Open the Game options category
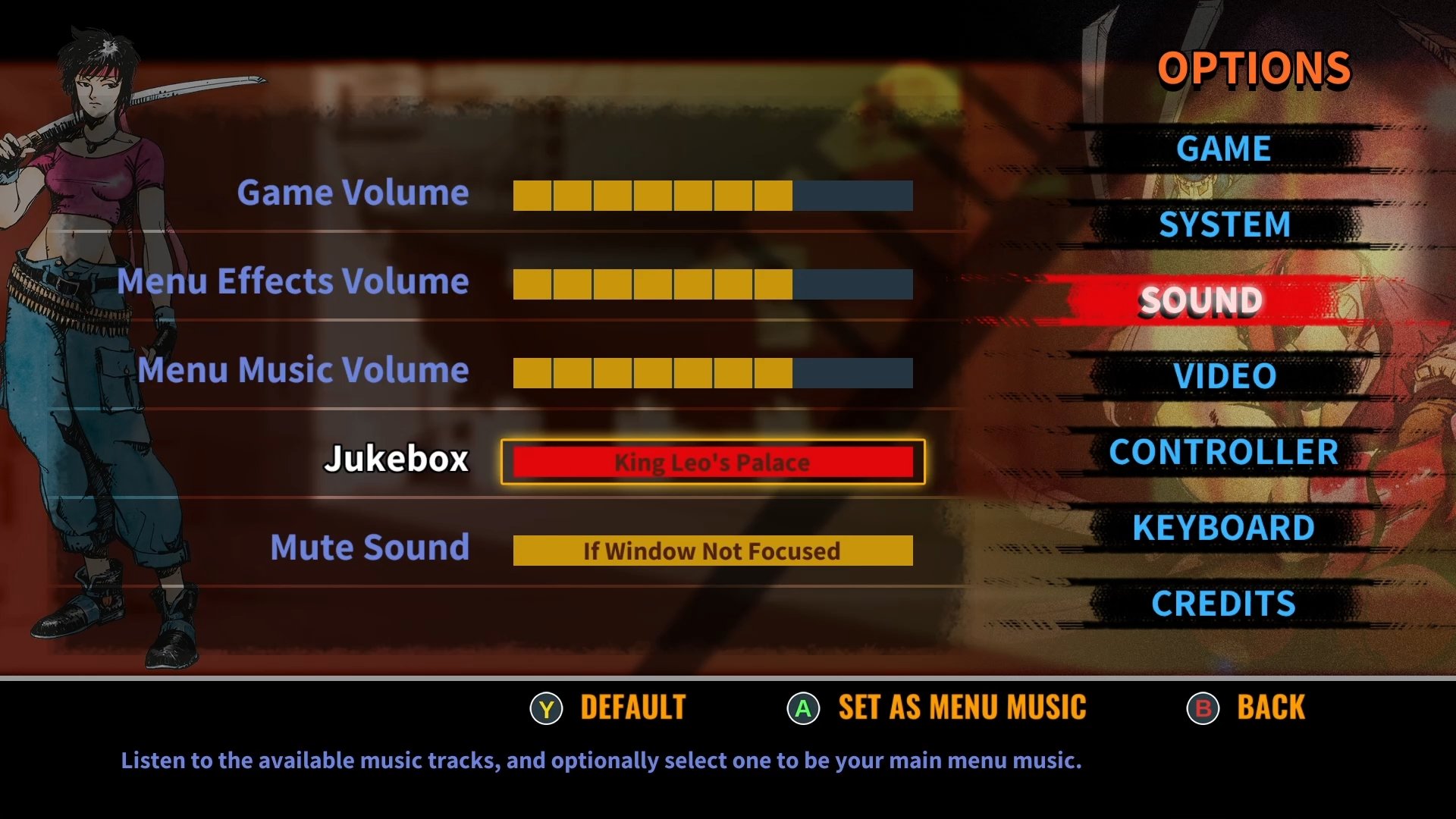1456x819 pixels. click(x=1223, y=149)
